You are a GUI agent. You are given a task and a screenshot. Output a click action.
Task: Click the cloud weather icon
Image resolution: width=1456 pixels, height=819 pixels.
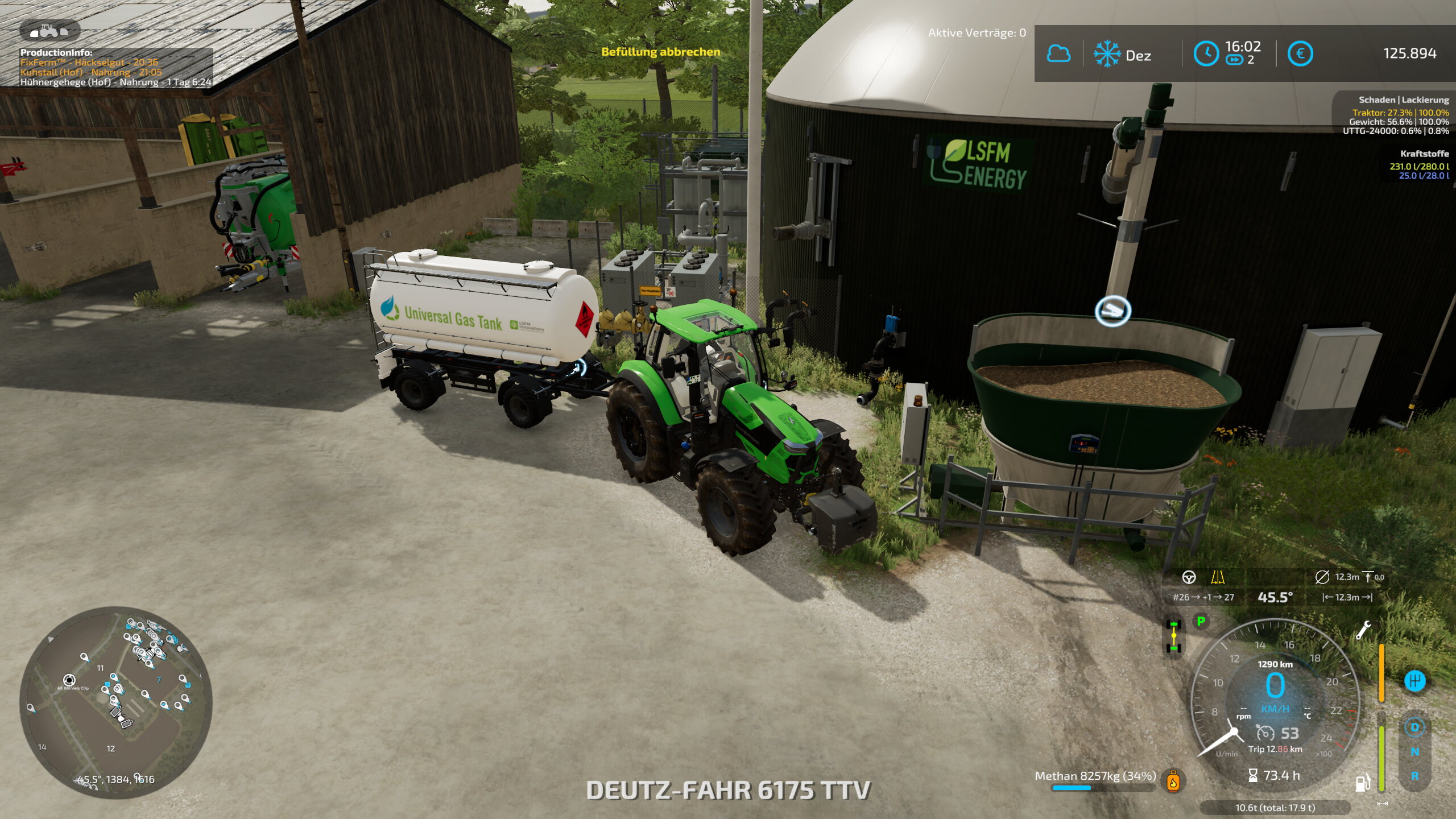coord(1058,54)
